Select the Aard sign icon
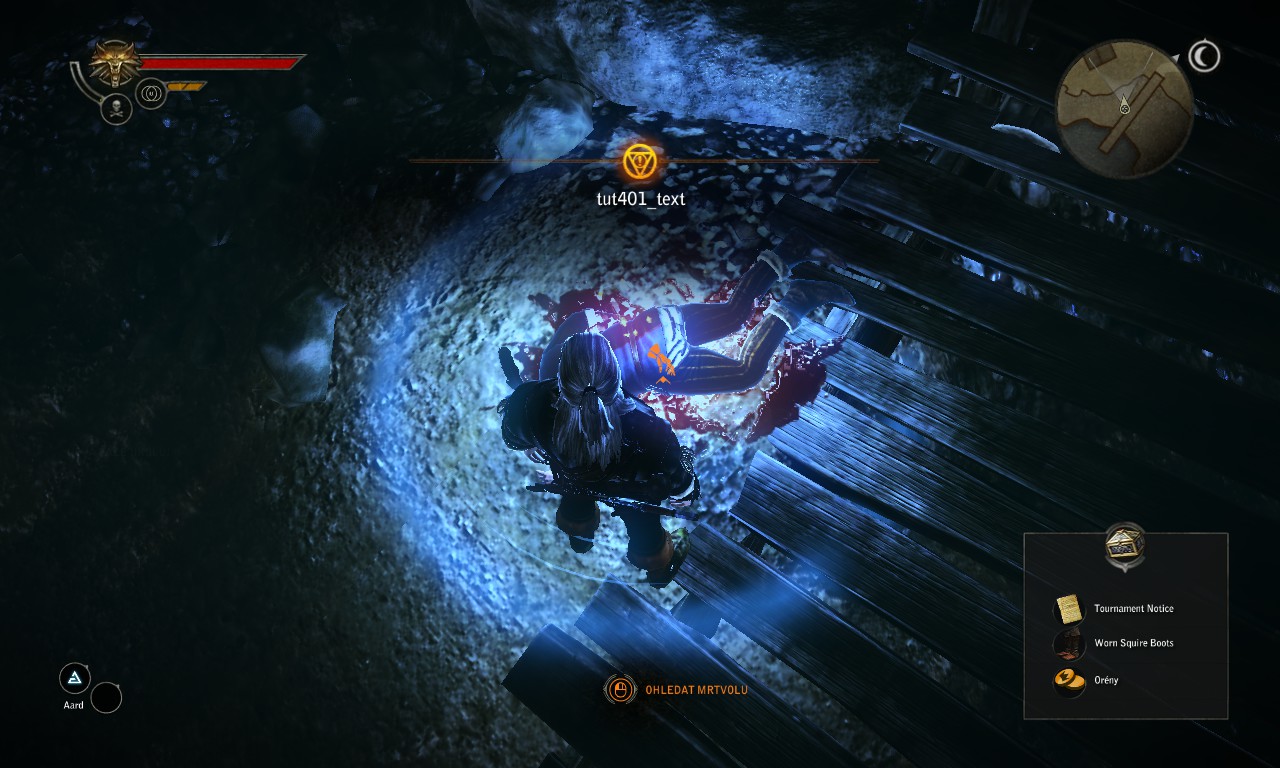Screen dimensions: 1280x768 (x=75, y=679)
